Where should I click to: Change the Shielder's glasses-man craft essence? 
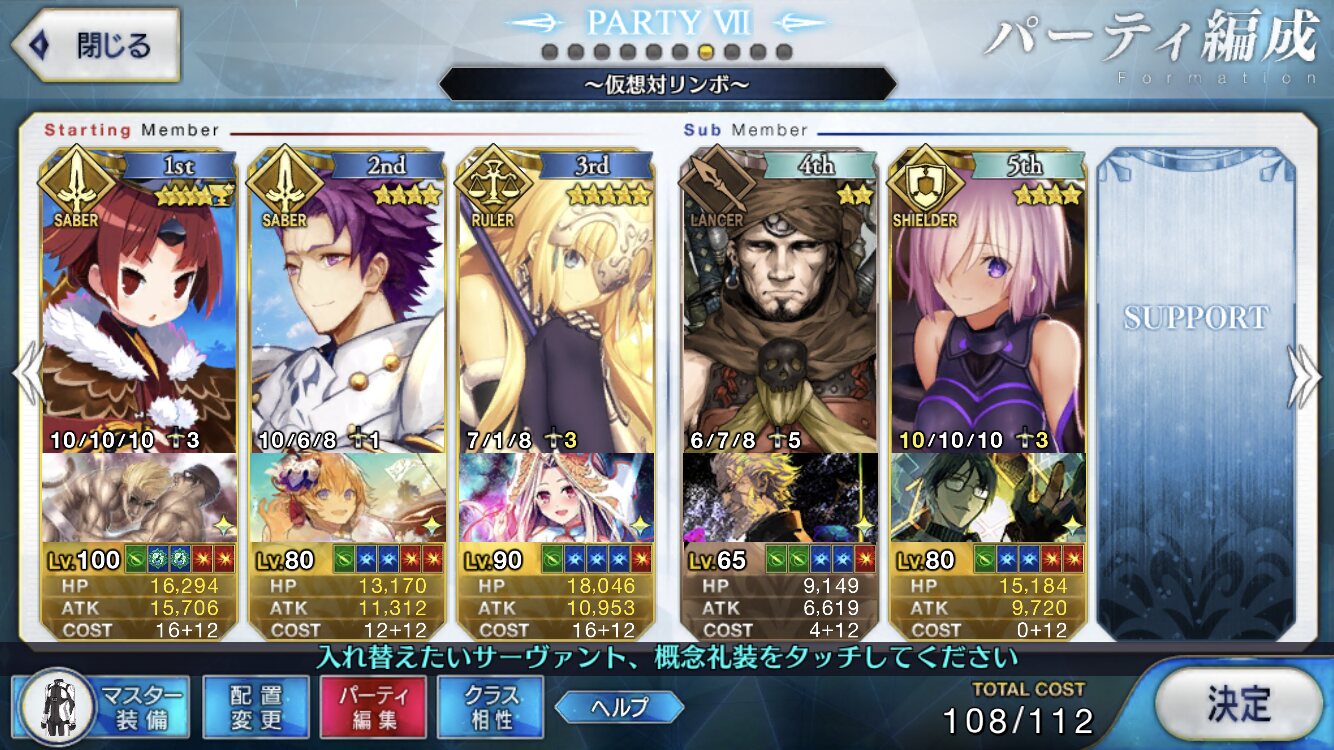click(988, 497)
